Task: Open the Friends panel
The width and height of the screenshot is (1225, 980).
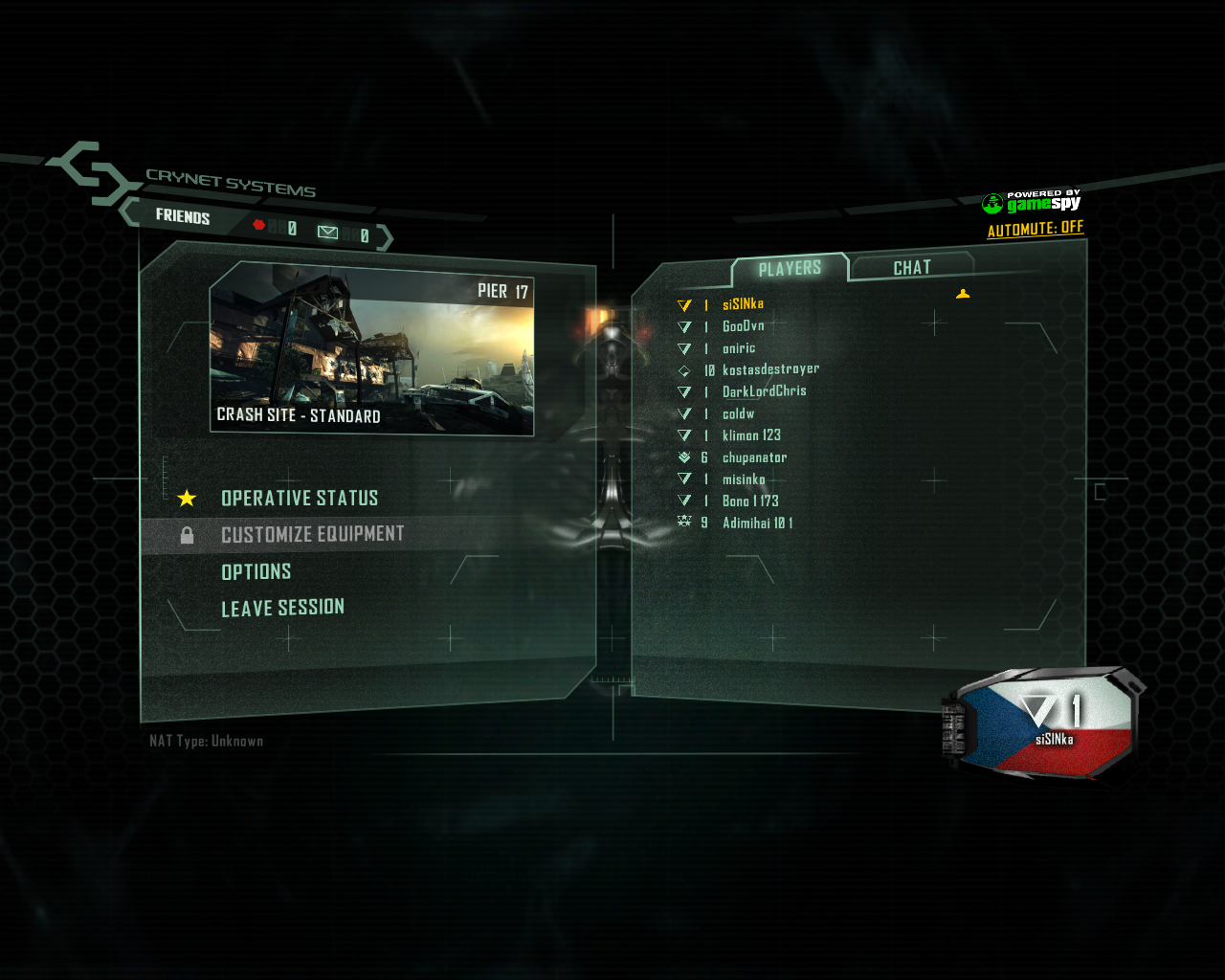Action: coord(183,216)
